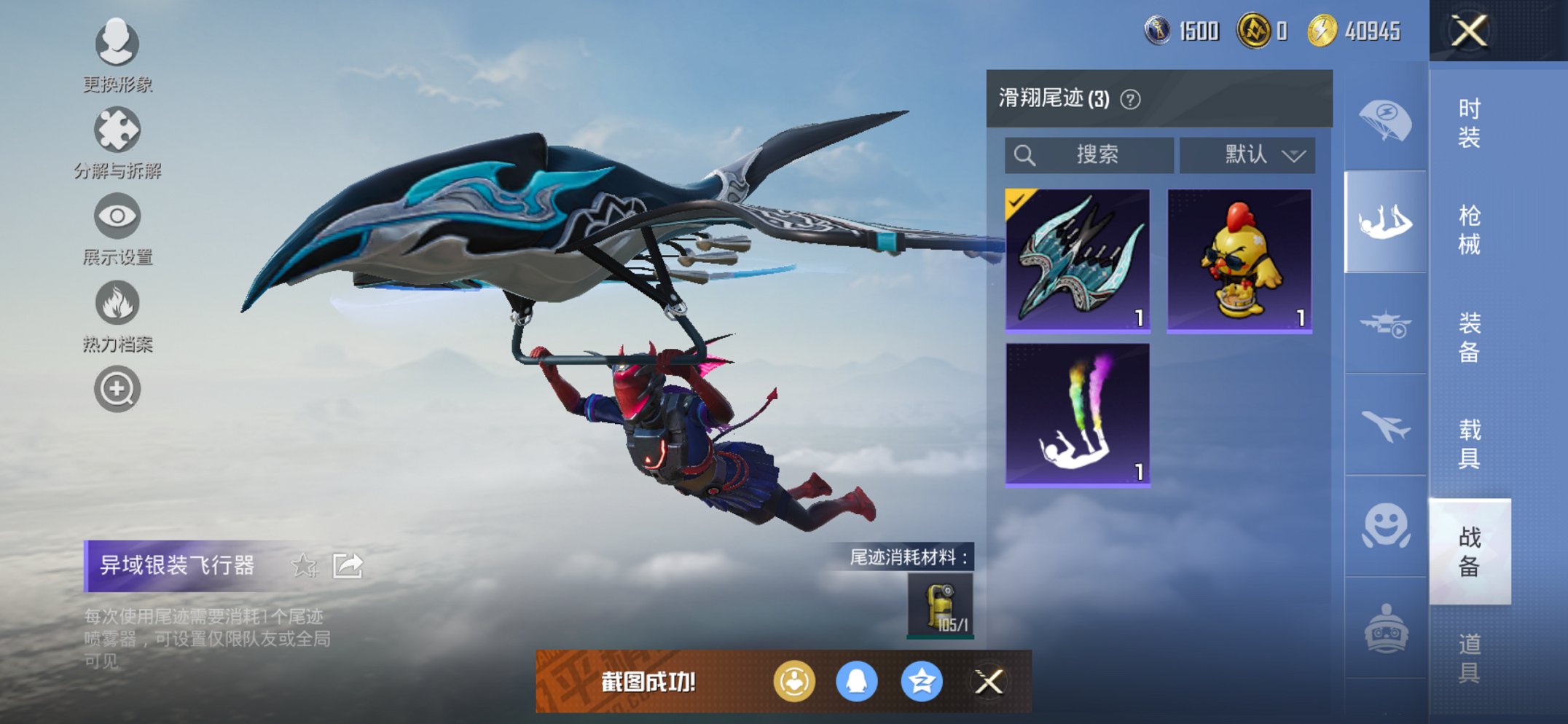
Task: Click the magnifier zoom icon below 热力档案
Action: point(117,390)
